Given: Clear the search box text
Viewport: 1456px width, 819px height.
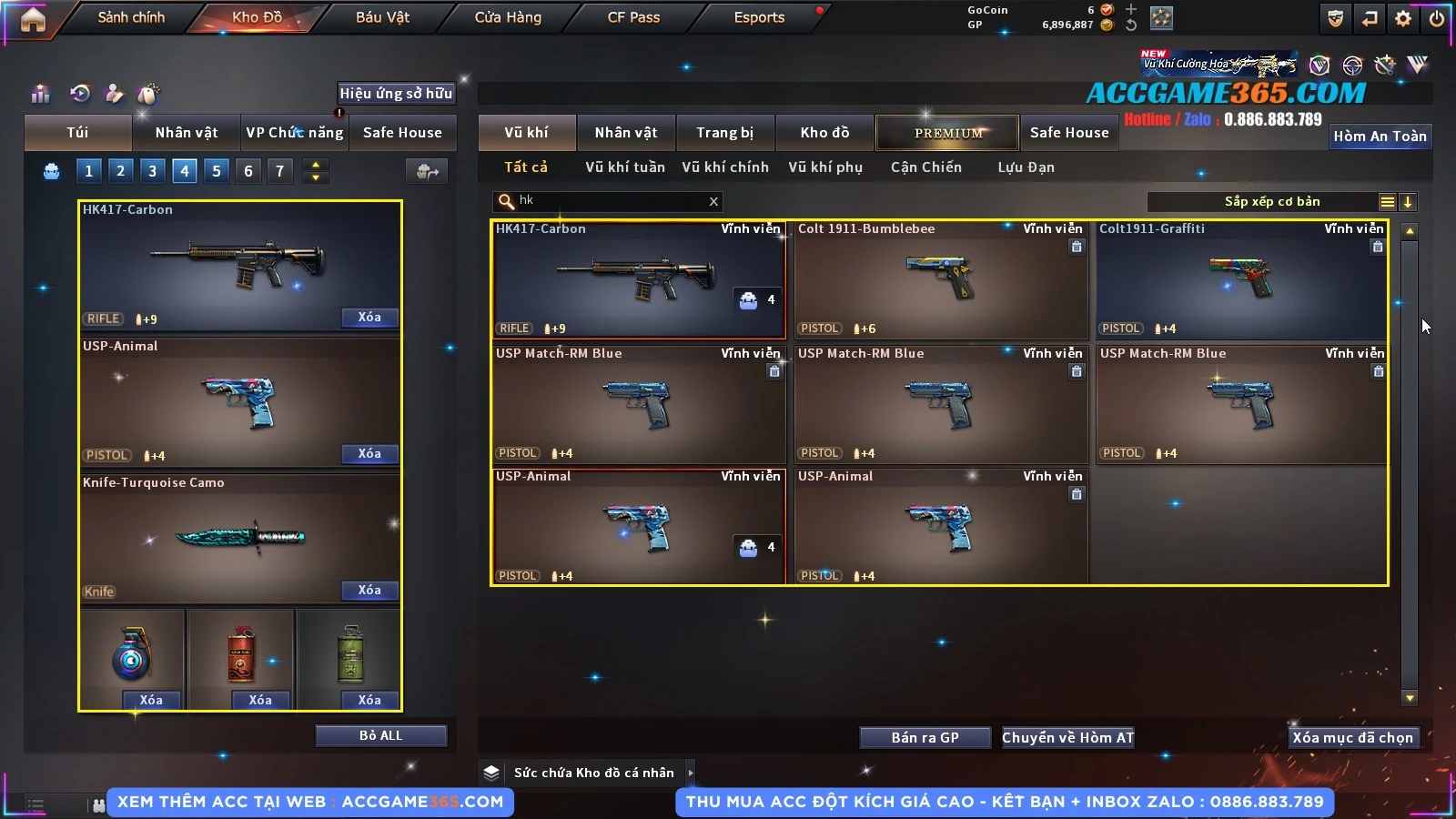Looking at the screenshot, I should (713, 202).
